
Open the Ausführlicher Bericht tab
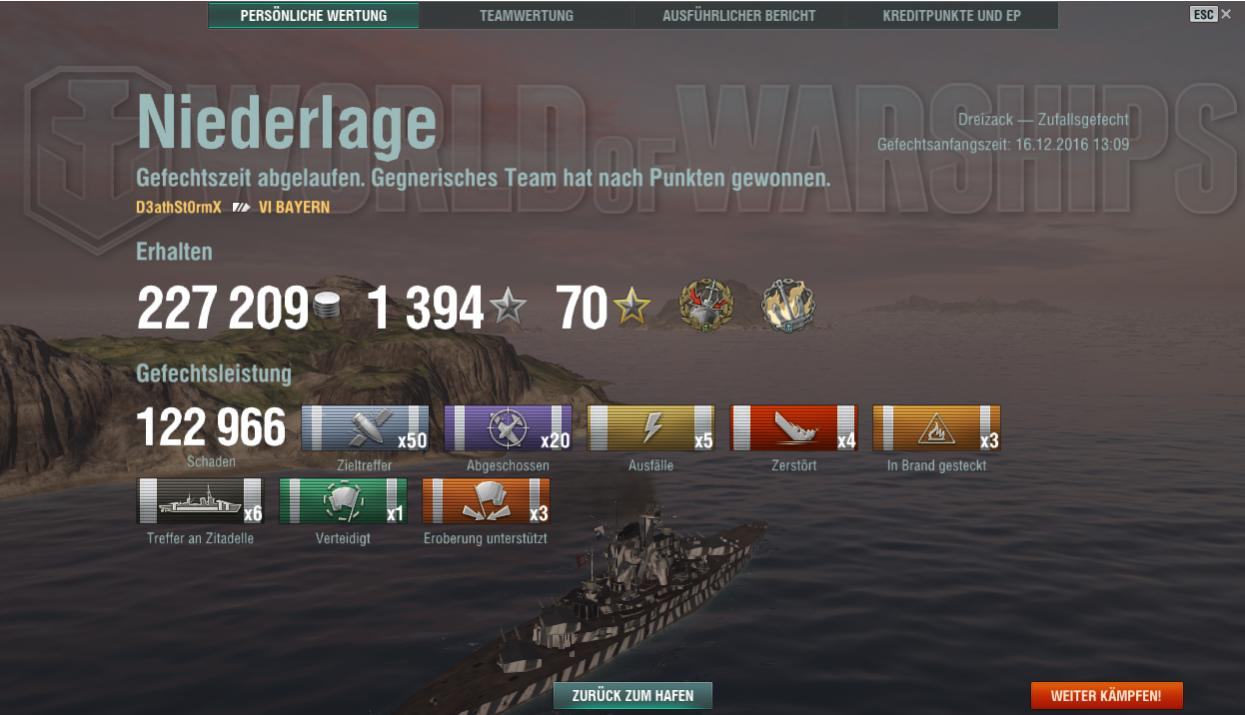738,16
